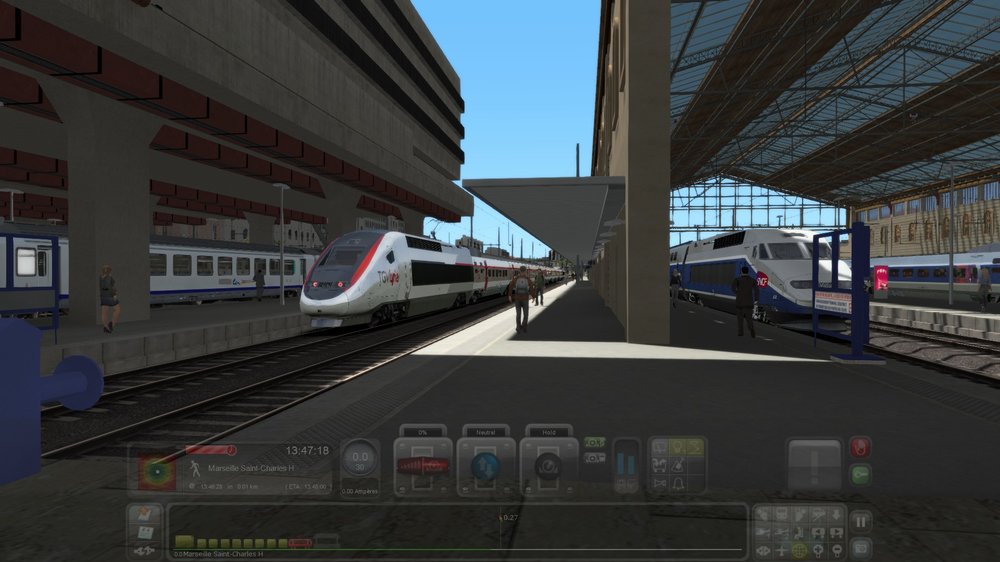This screenshot has width=1000, height=562.
Task: Adjust the train brake dial control
Action: click(x=548, y=466)
